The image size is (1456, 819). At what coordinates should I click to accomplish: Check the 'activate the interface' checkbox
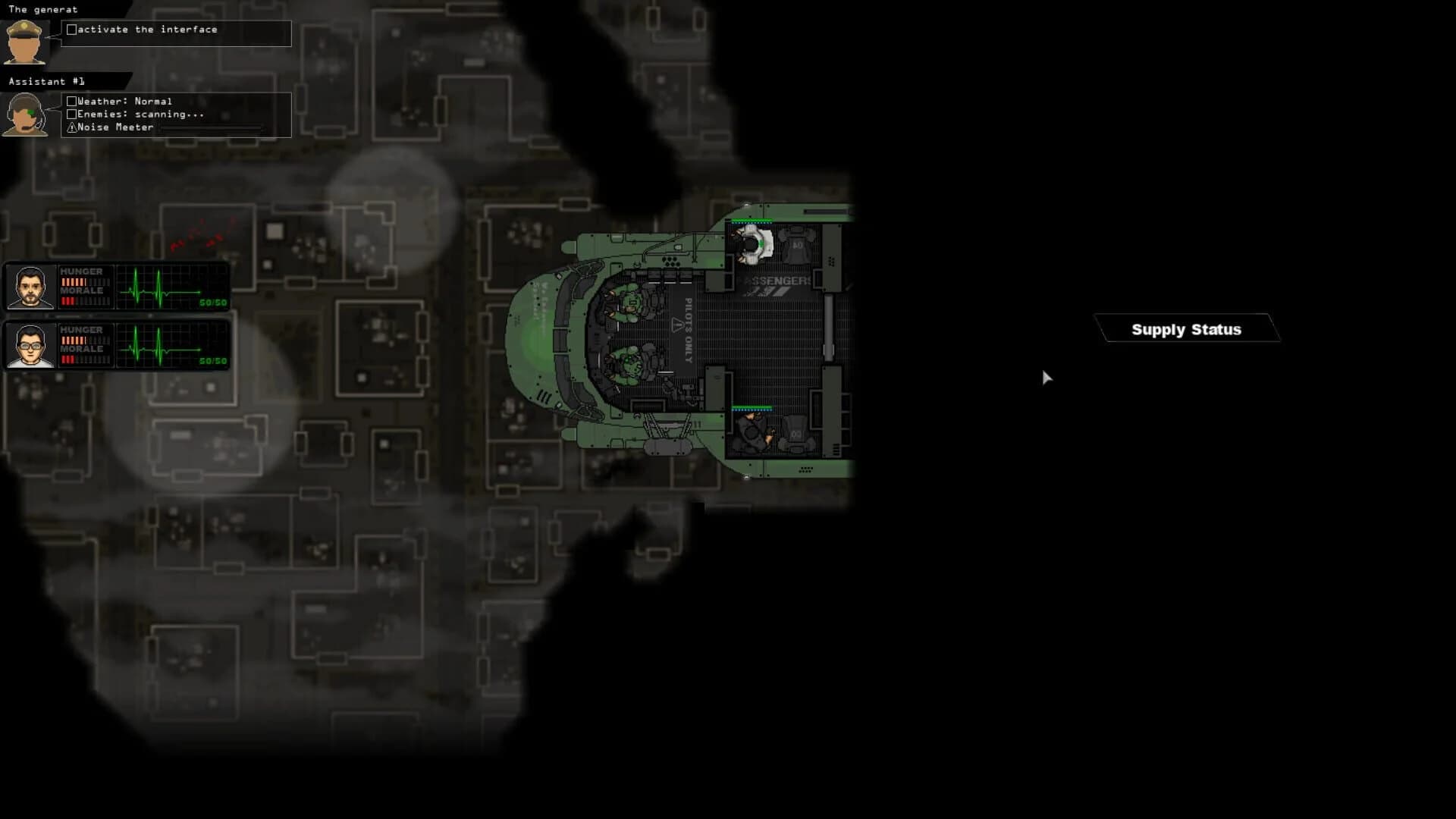[x=72, y=29]
